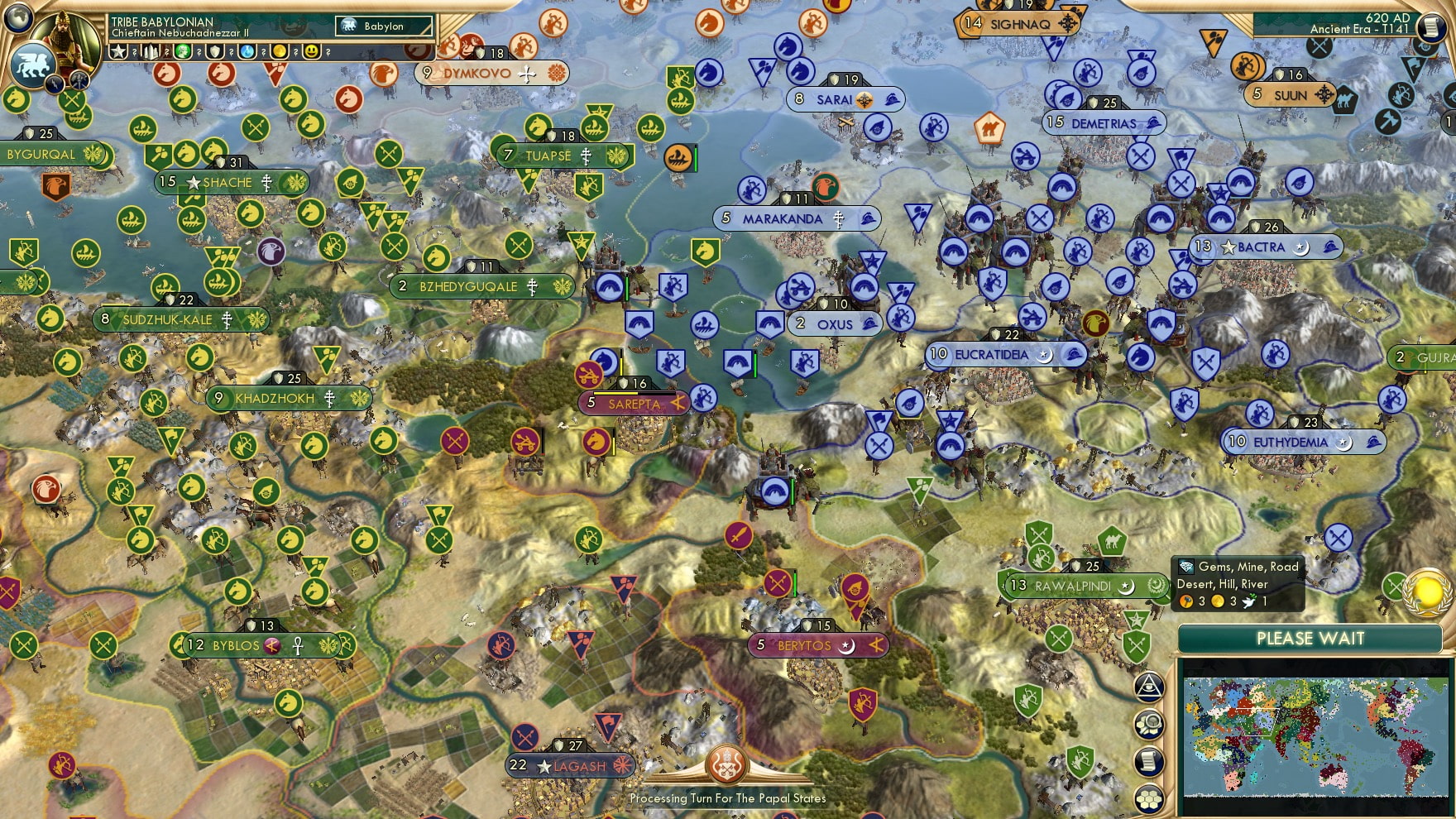1456x819 pixels.
Task: Select the yellow smiley happiness icon
Action: coord(312,51)
